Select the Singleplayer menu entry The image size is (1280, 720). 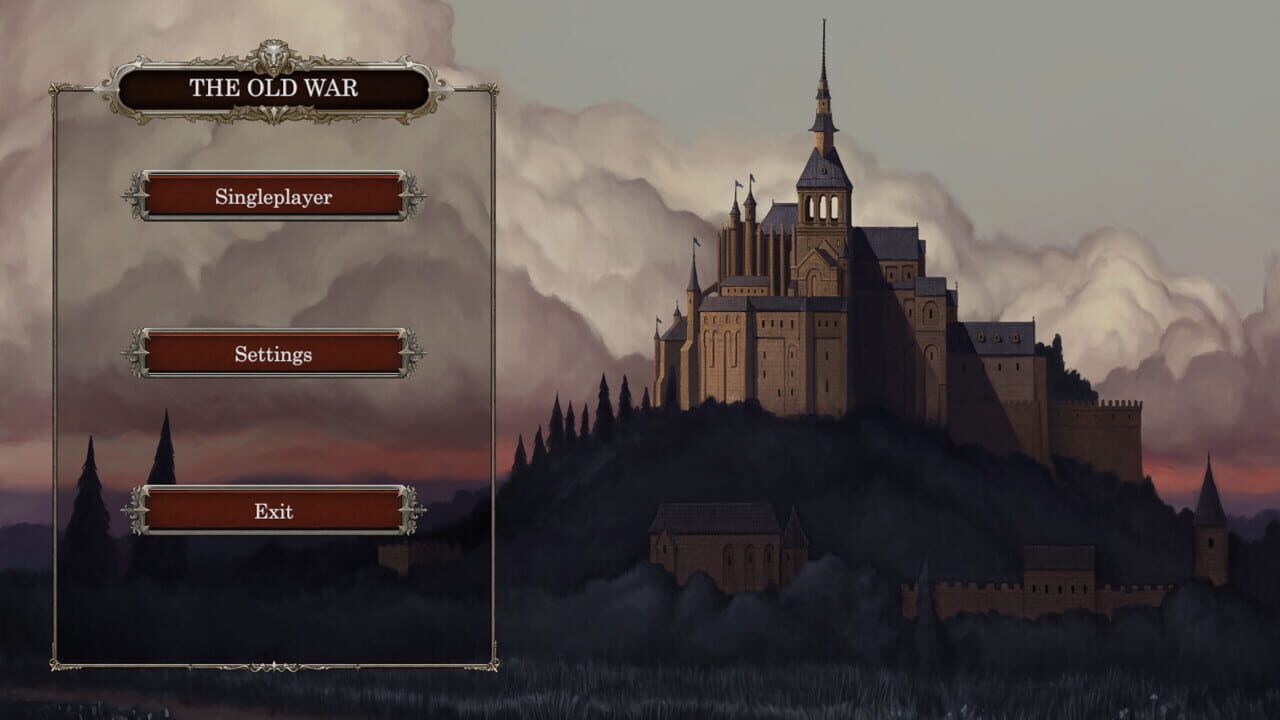(x=271, y=198)
